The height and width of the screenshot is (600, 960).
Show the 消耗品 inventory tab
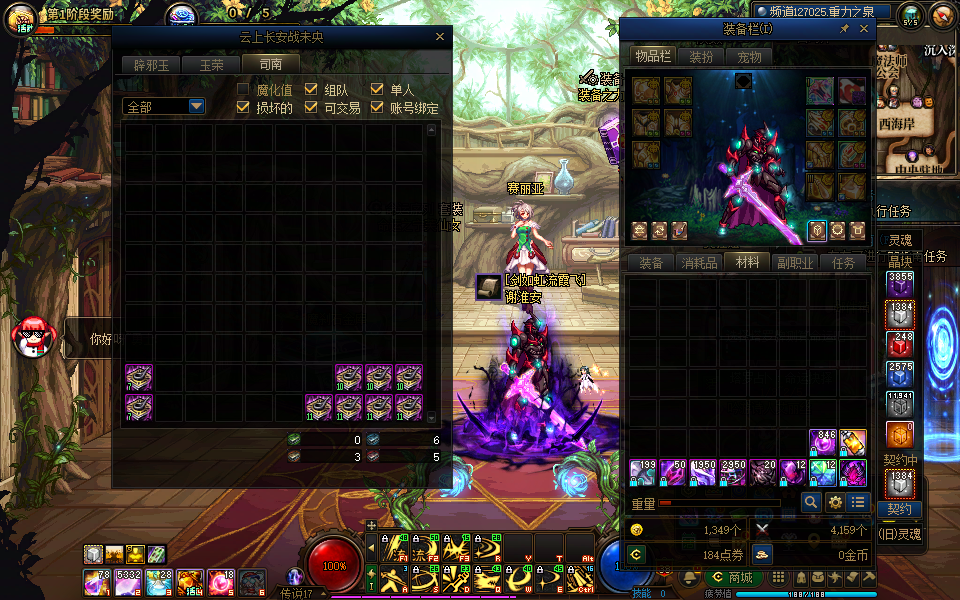699,263
